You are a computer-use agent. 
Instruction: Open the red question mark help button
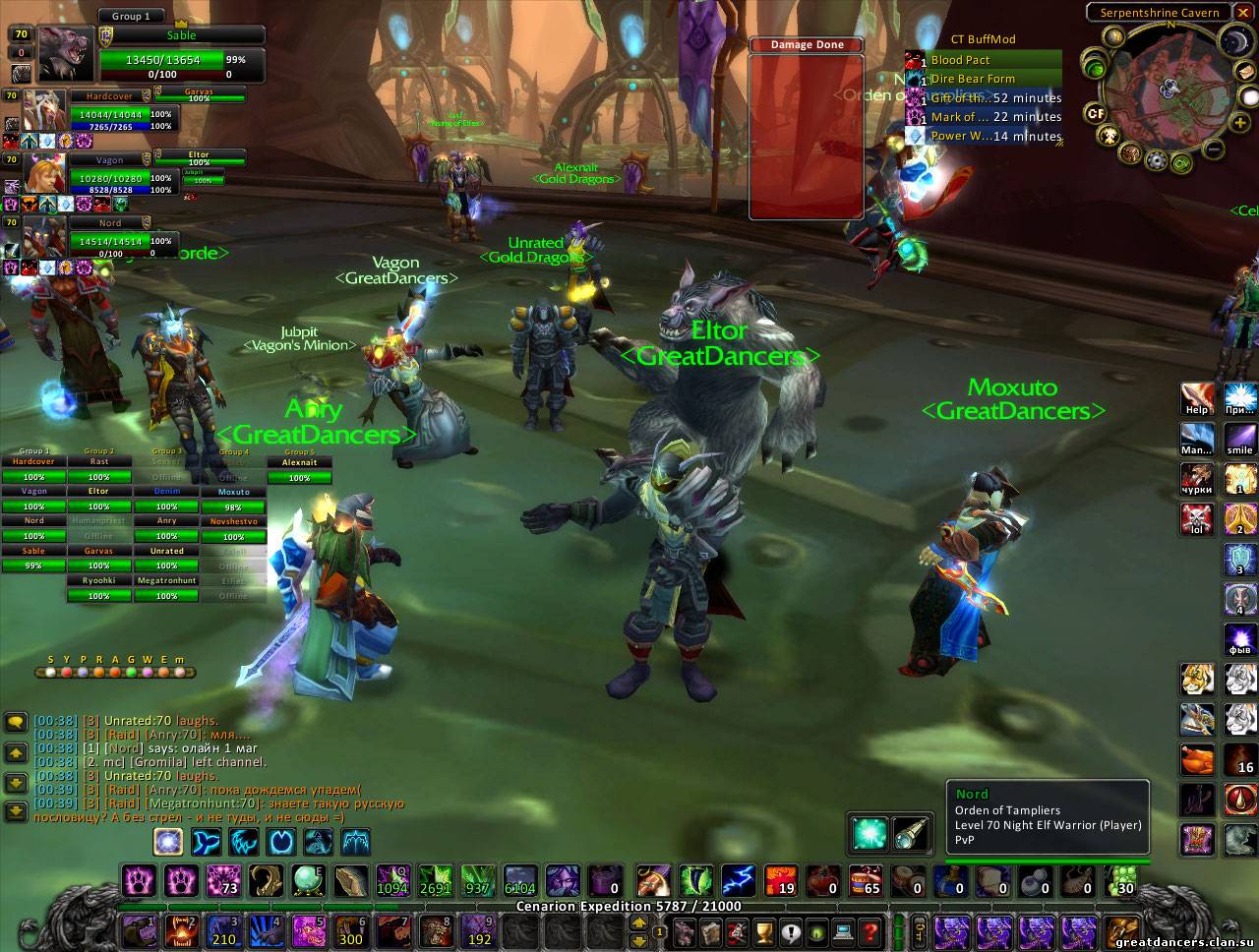click(869, 930)
